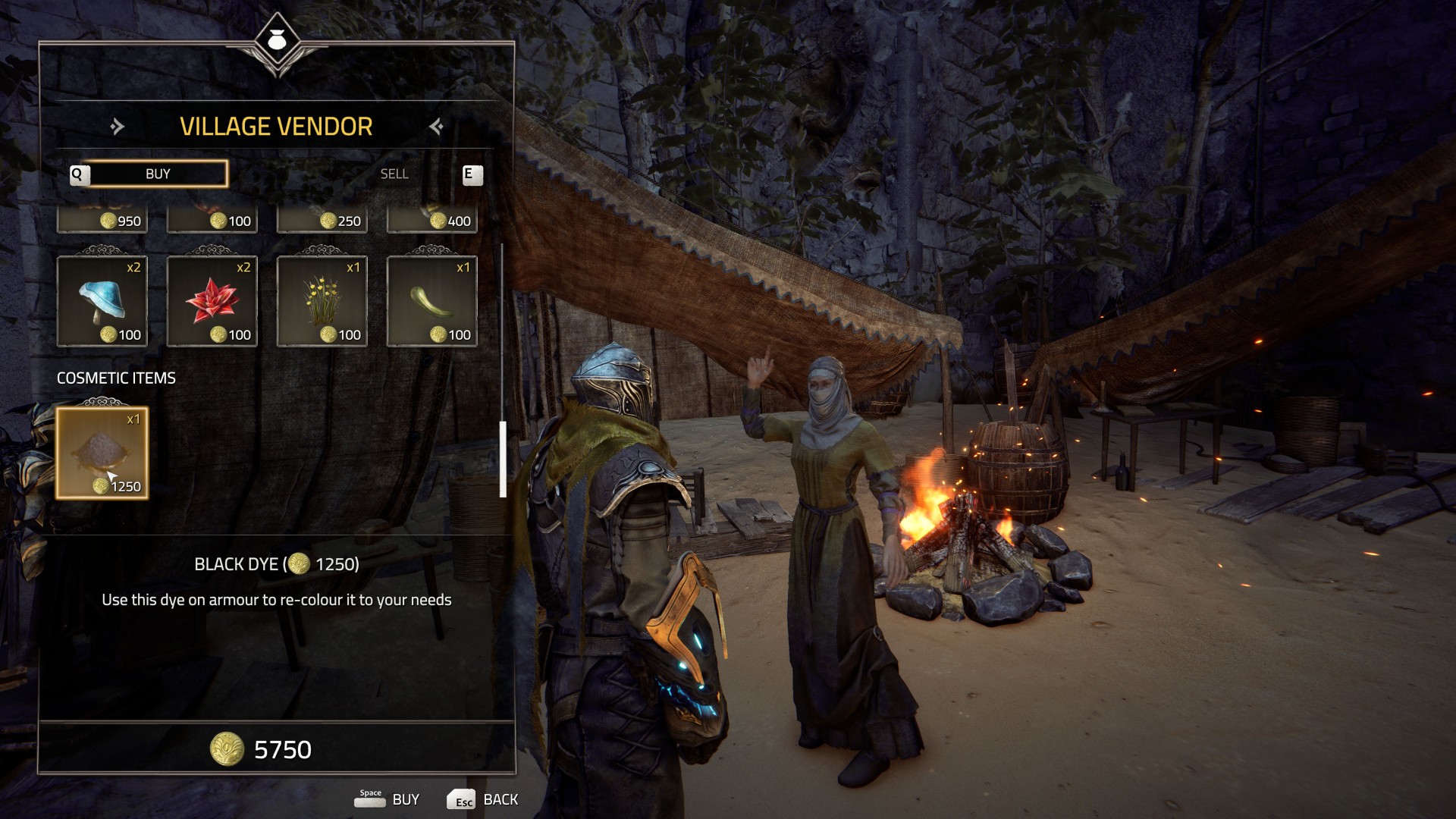Choose the red flower item slot

(x=212, y=301)
